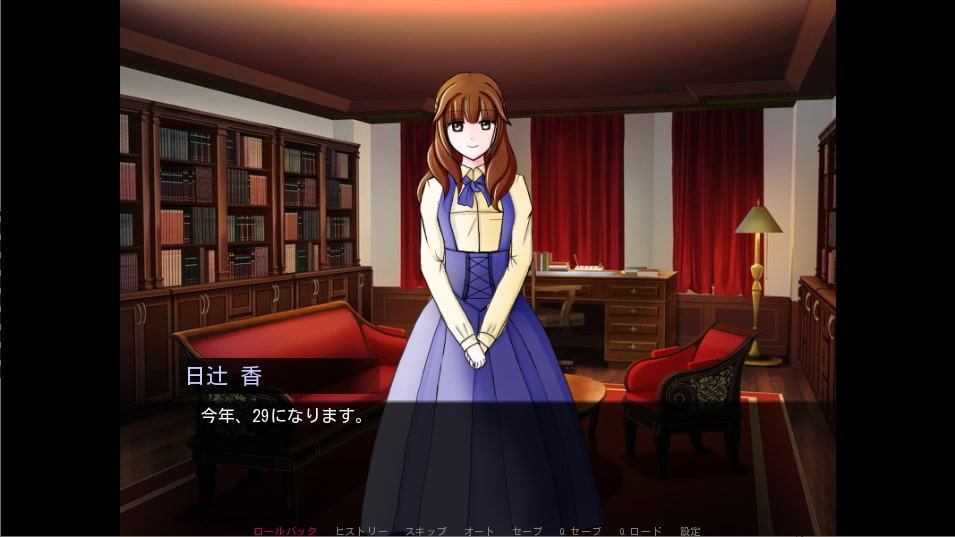Activate スキップ (Skip) mode

point(425,531)
